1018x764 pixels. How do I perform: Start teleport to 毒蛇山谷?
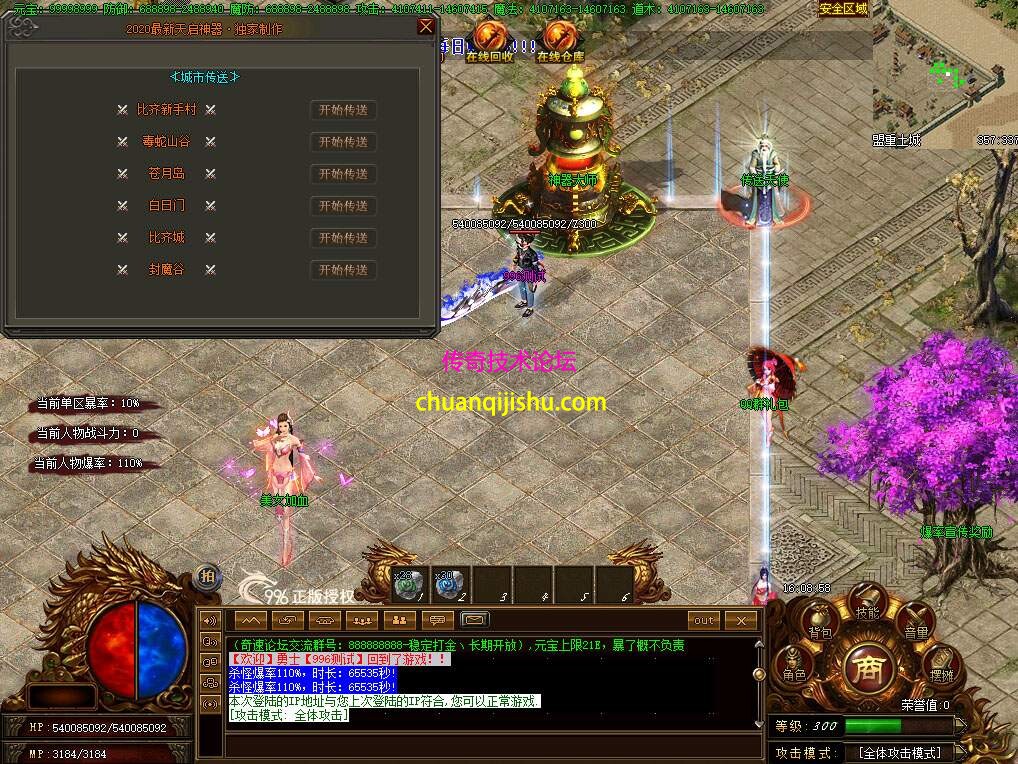343,142
